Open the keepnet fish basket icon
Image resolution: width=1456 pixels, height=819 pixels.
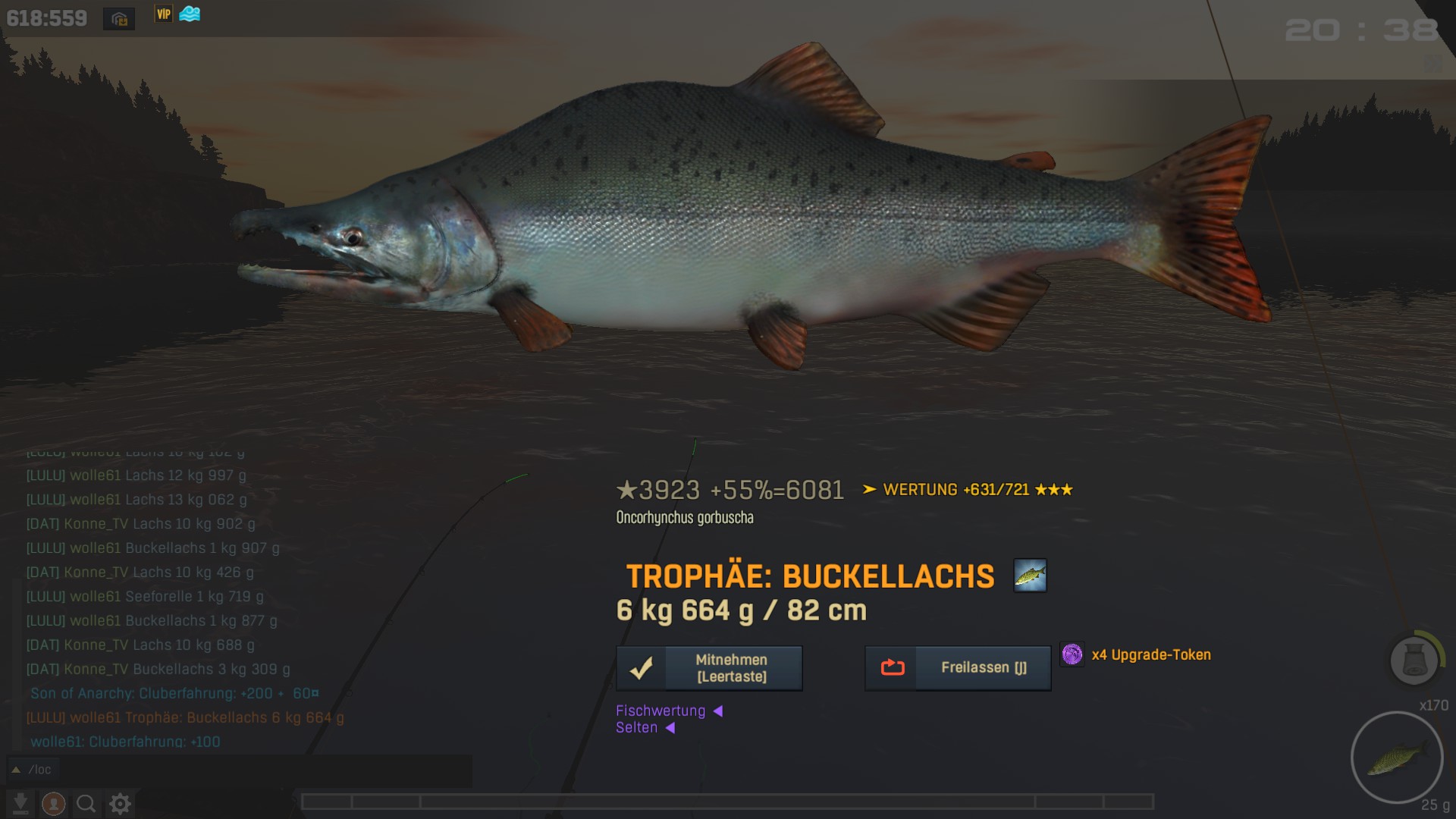[x=1414, y=659]
